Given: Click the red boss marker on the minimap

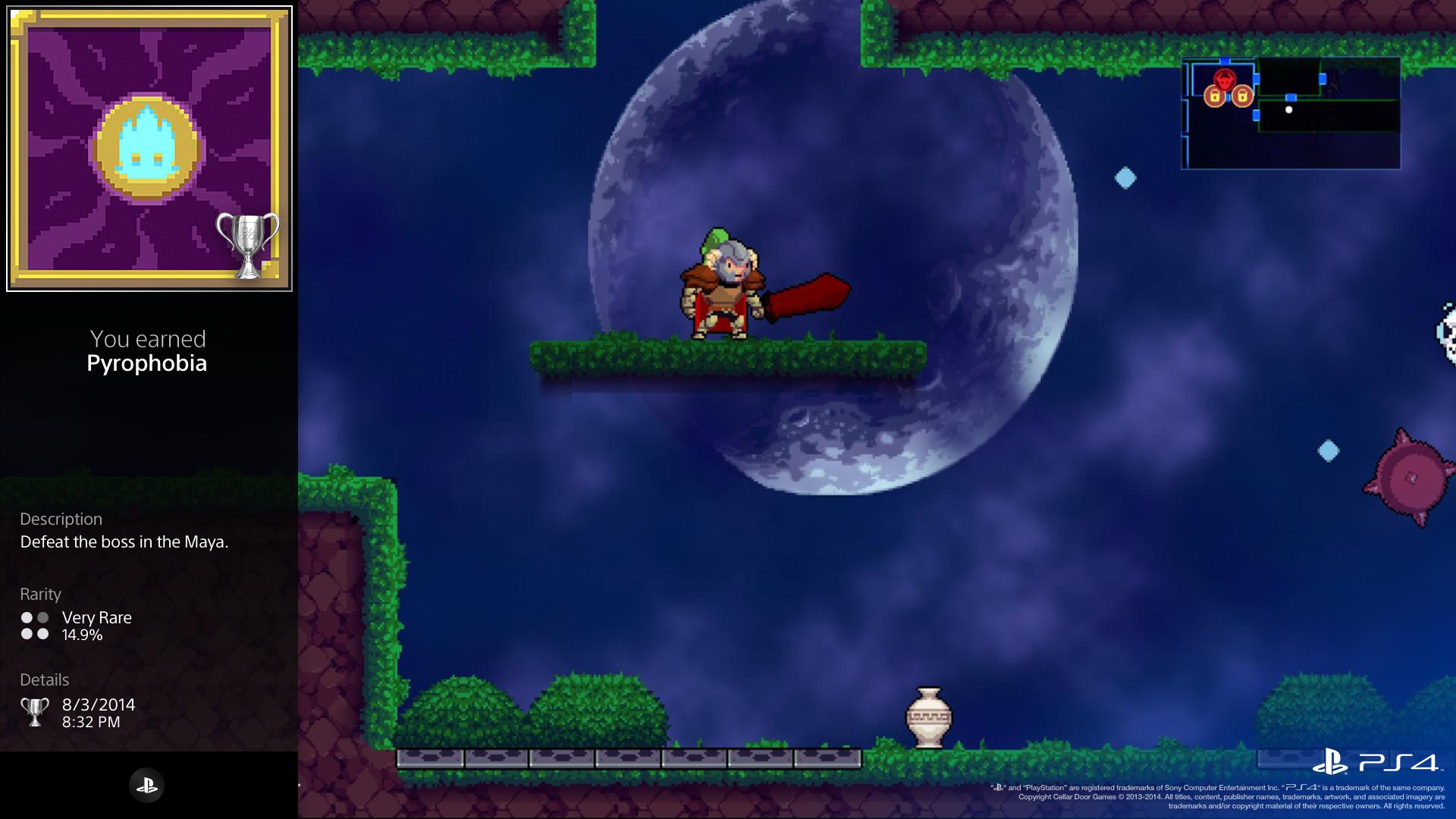Looking at the screenshot, I should point(1224,79).
